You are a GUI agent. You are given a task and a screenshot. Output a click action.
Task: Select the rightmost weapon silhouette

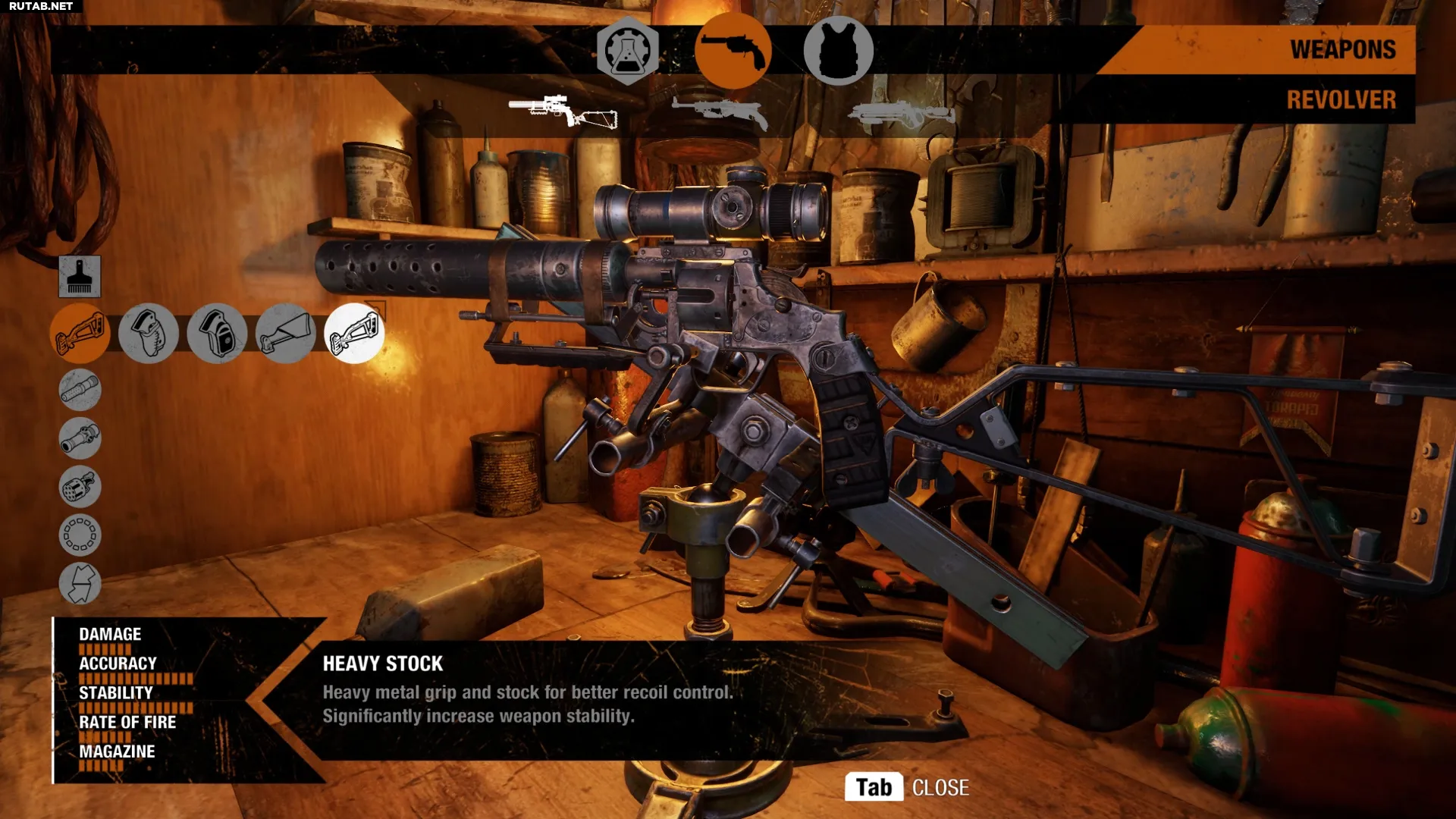click(x=902, y=110)
